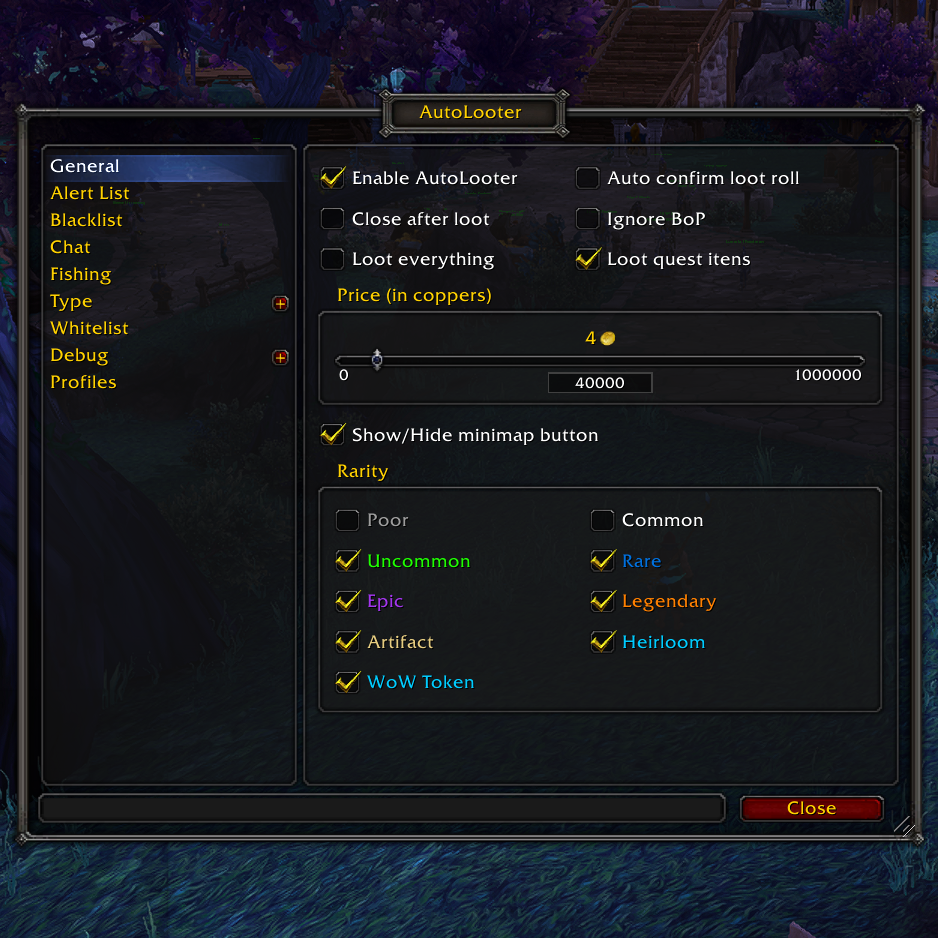Tick the Loot everything checkbox

point(332,260)
